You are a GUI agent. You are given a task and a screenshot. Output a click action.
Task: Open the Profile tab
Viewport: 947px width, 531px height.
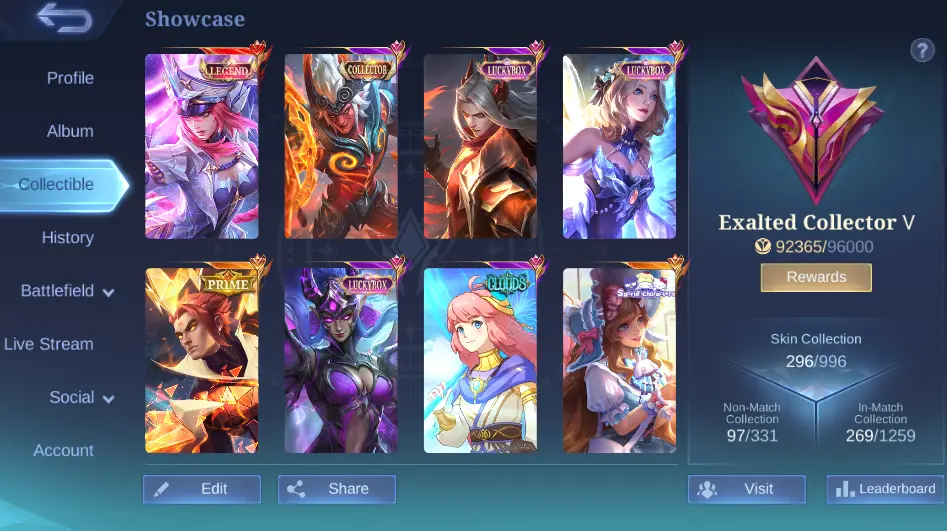click(70, 78)
